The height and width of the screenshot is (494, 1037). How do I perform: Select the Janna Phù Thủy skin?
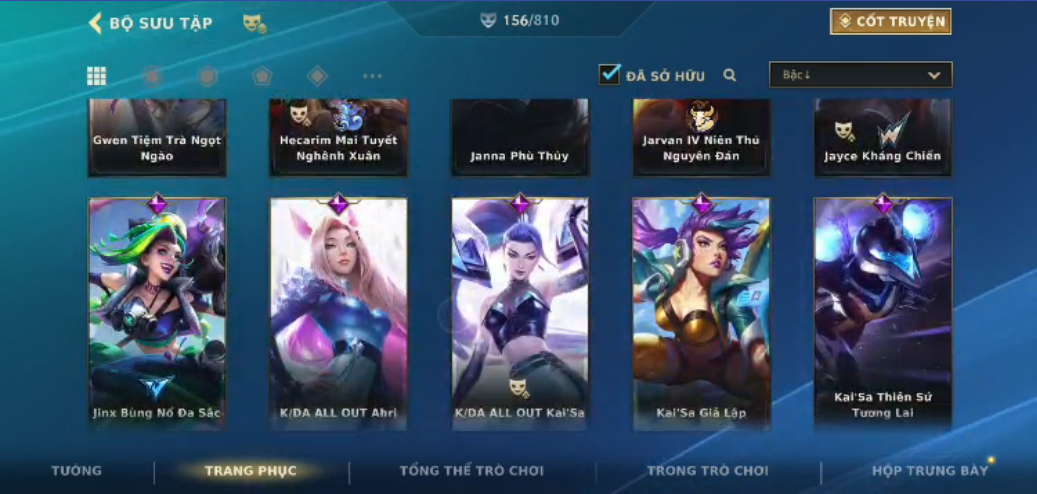(x=520, y=138)
